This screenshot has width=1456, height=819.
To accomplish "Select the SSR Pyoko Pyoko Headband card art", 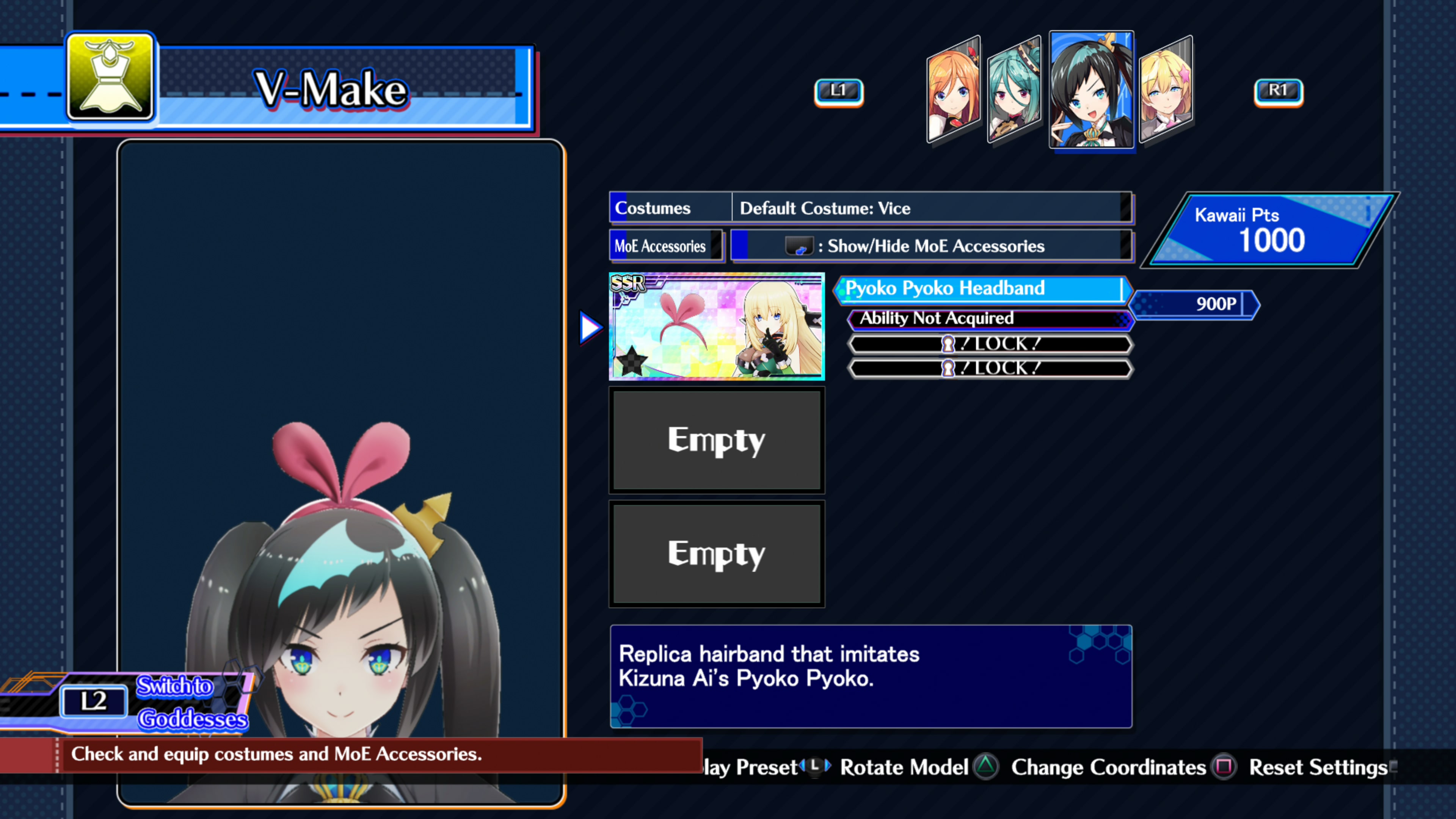I will [x=717, y=327].
